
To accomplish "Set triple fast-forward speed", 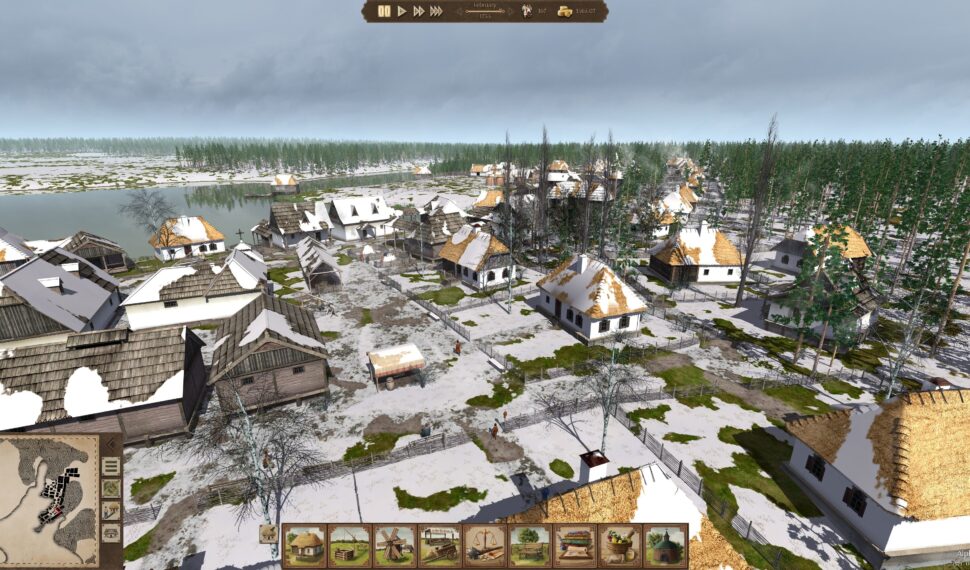I will pyautogui.click(x=436, y=11).
